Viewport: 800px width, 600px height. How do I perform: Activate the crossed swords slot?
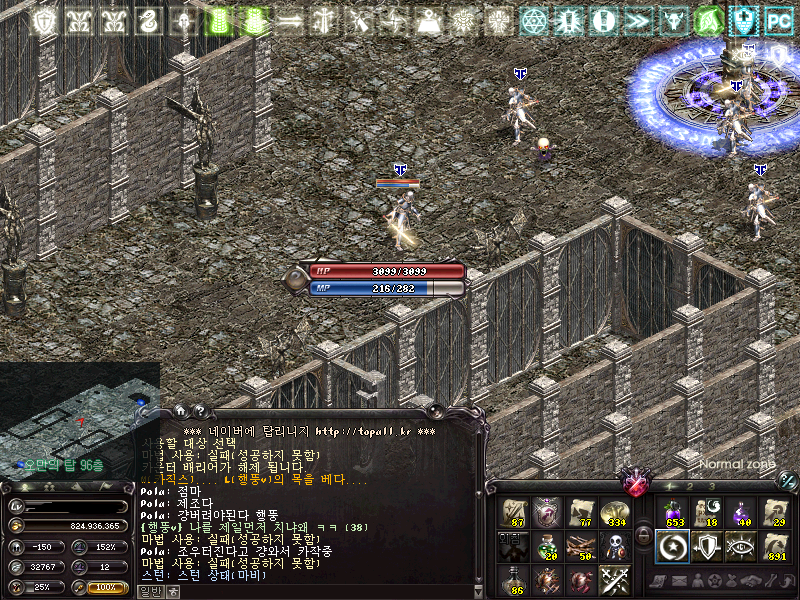click(x=615, y=580)
